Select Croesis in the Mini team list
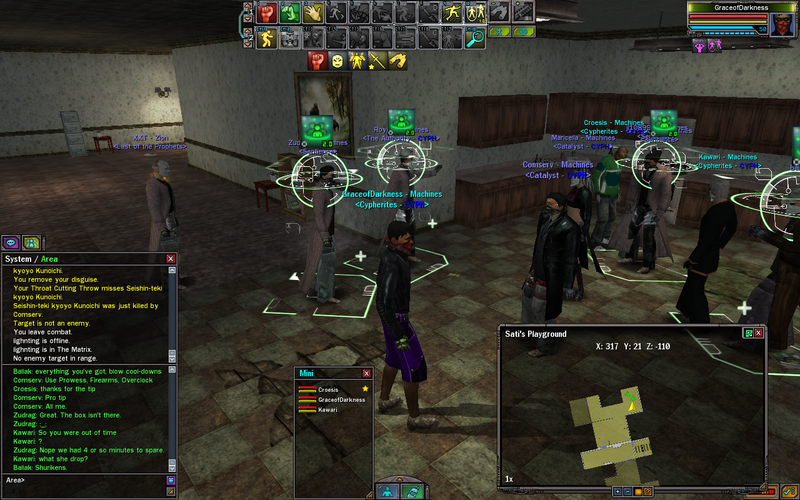This screenshot has width=800, height=500. 328,388
